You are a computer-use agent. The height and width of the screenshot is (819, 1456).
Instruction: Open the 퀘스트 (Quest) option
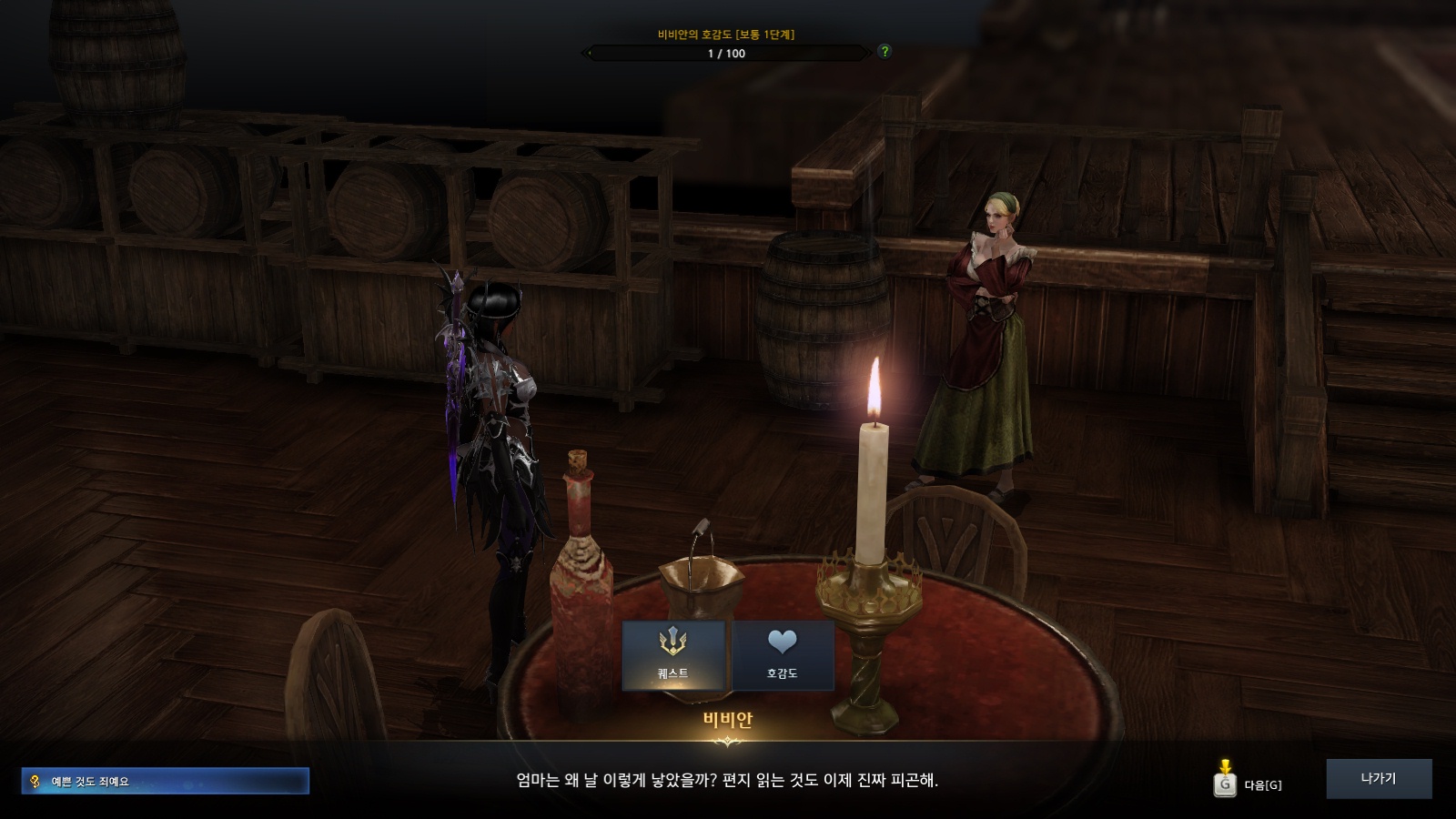pos(673,655)
